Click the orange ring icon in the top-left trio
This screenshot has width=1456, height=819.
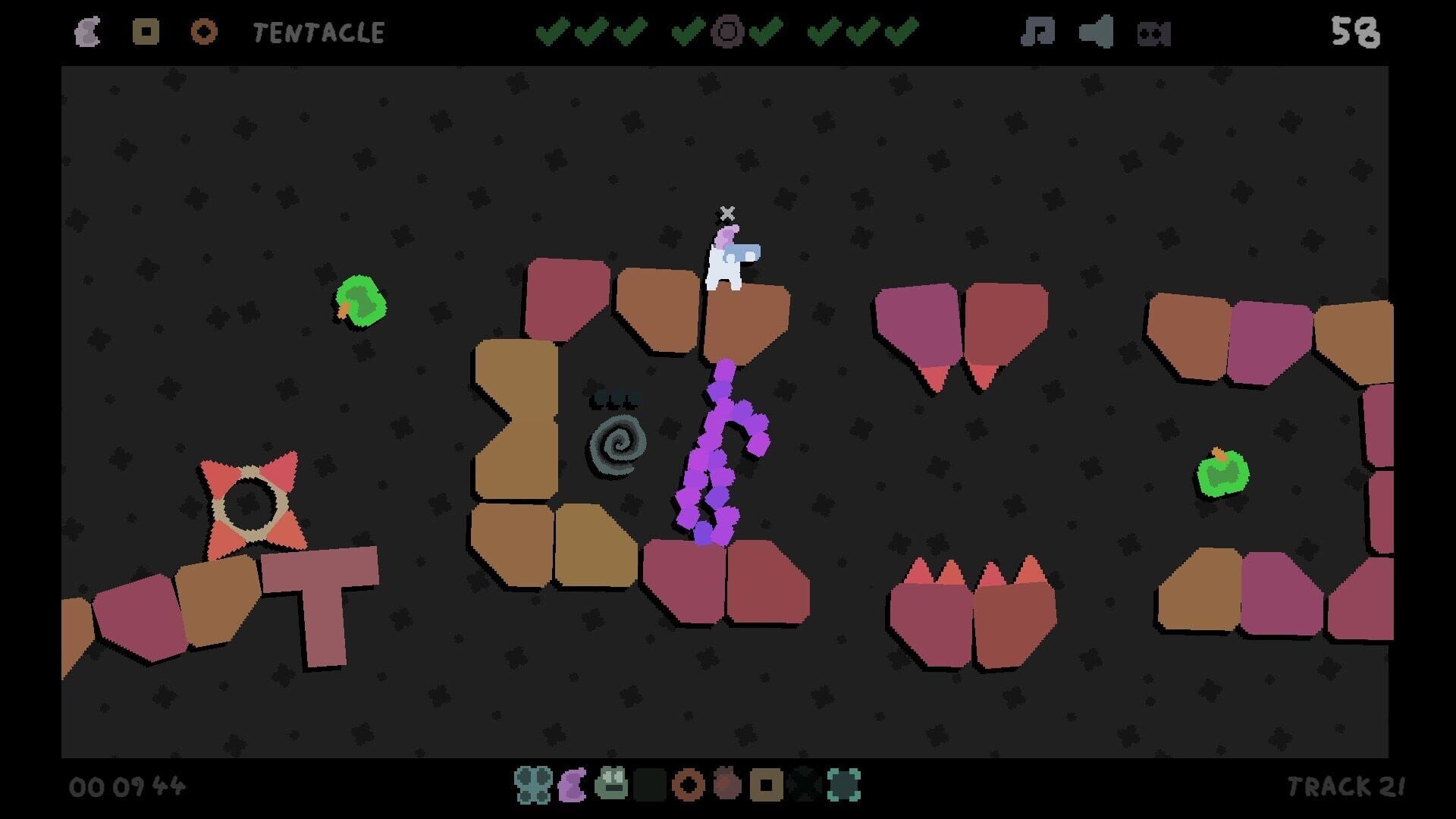point(203,32)
